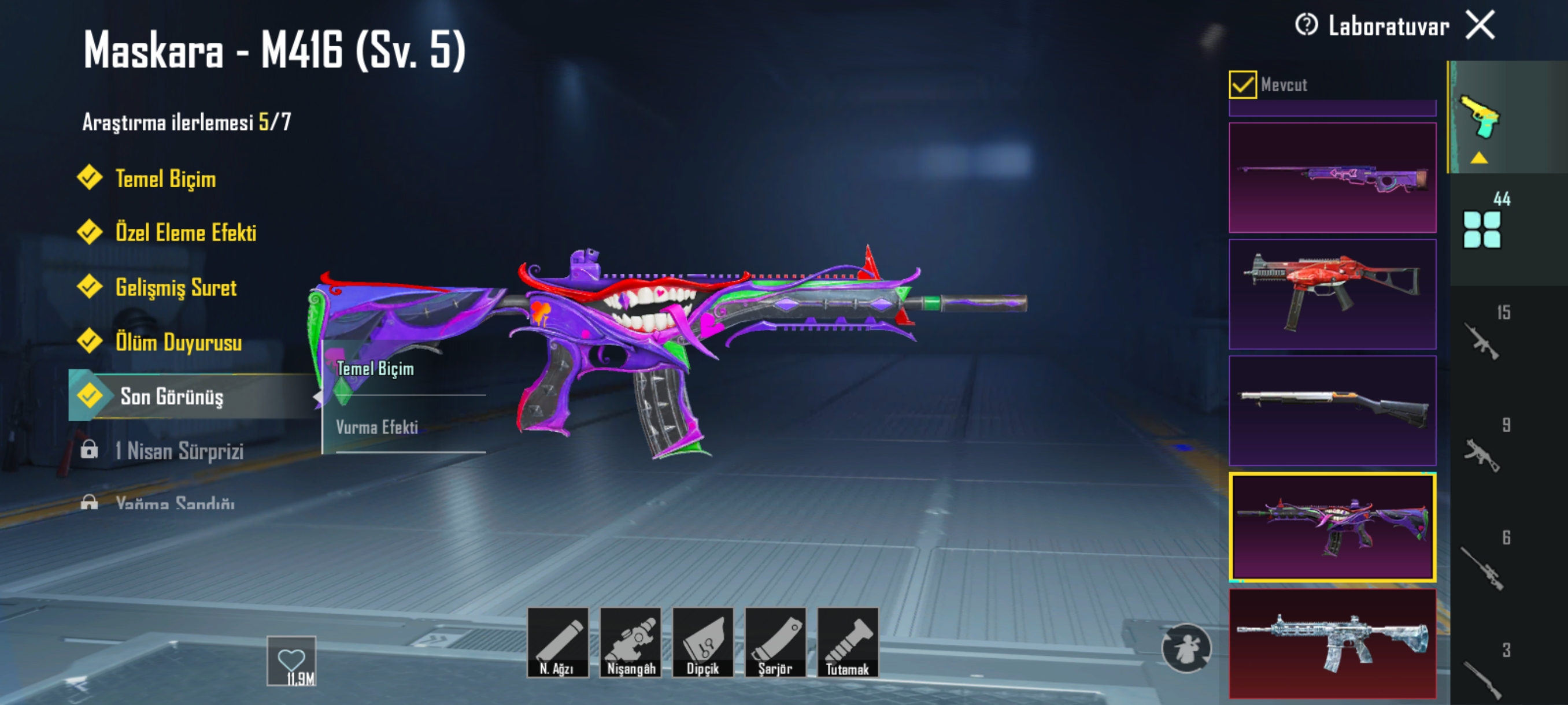
Task: Select the red UMP skin thumbnail
Action: (1332, 294)
